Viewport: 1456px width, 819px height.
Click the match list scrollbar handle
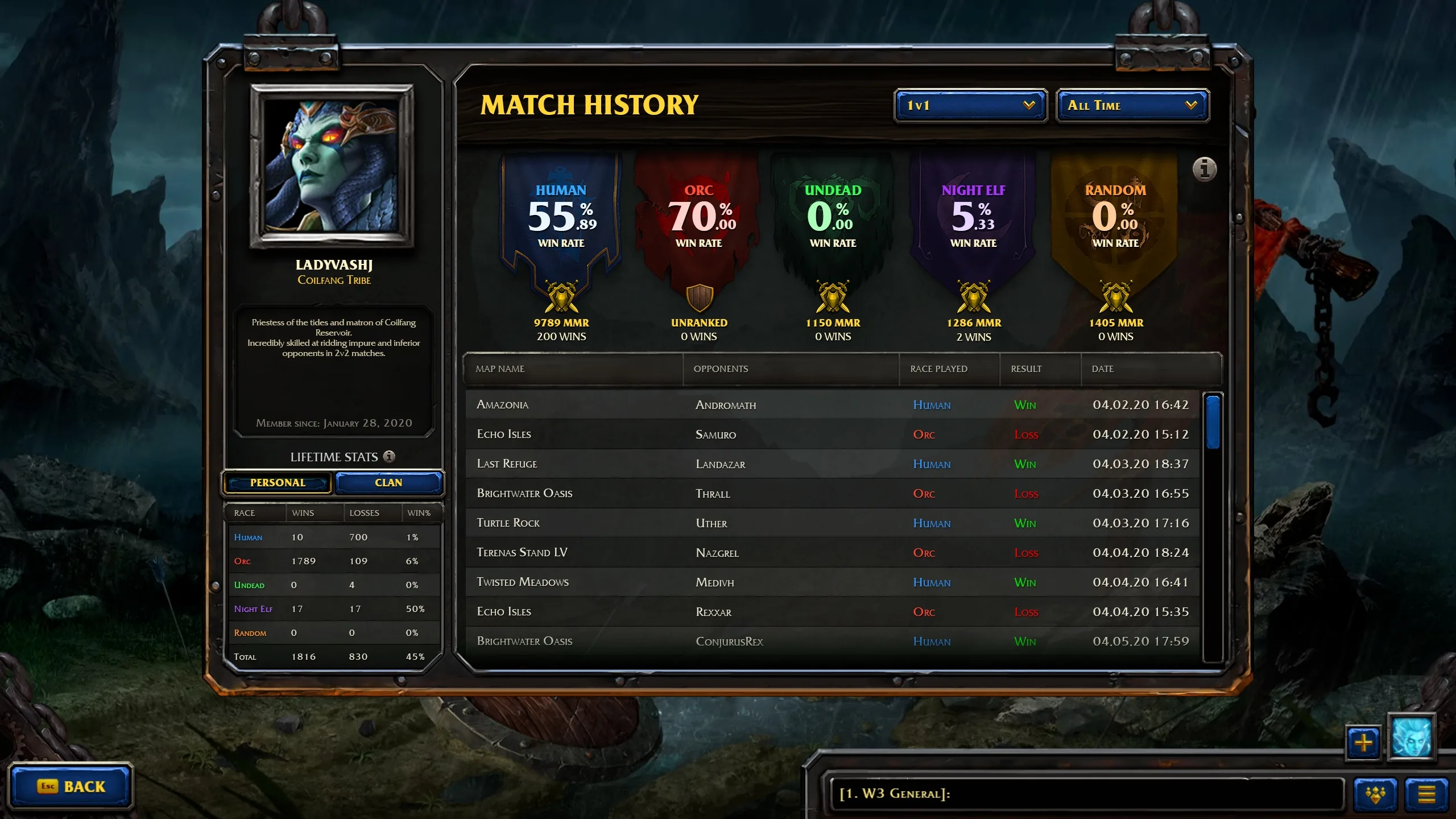pos(1213,421)
